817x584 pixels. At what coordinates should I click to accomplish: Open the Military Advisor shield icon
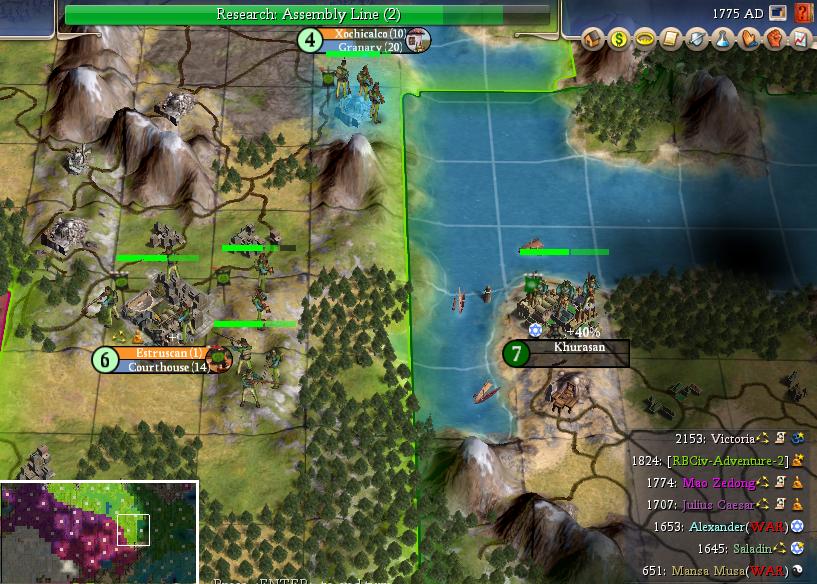[x=697, y=40]
